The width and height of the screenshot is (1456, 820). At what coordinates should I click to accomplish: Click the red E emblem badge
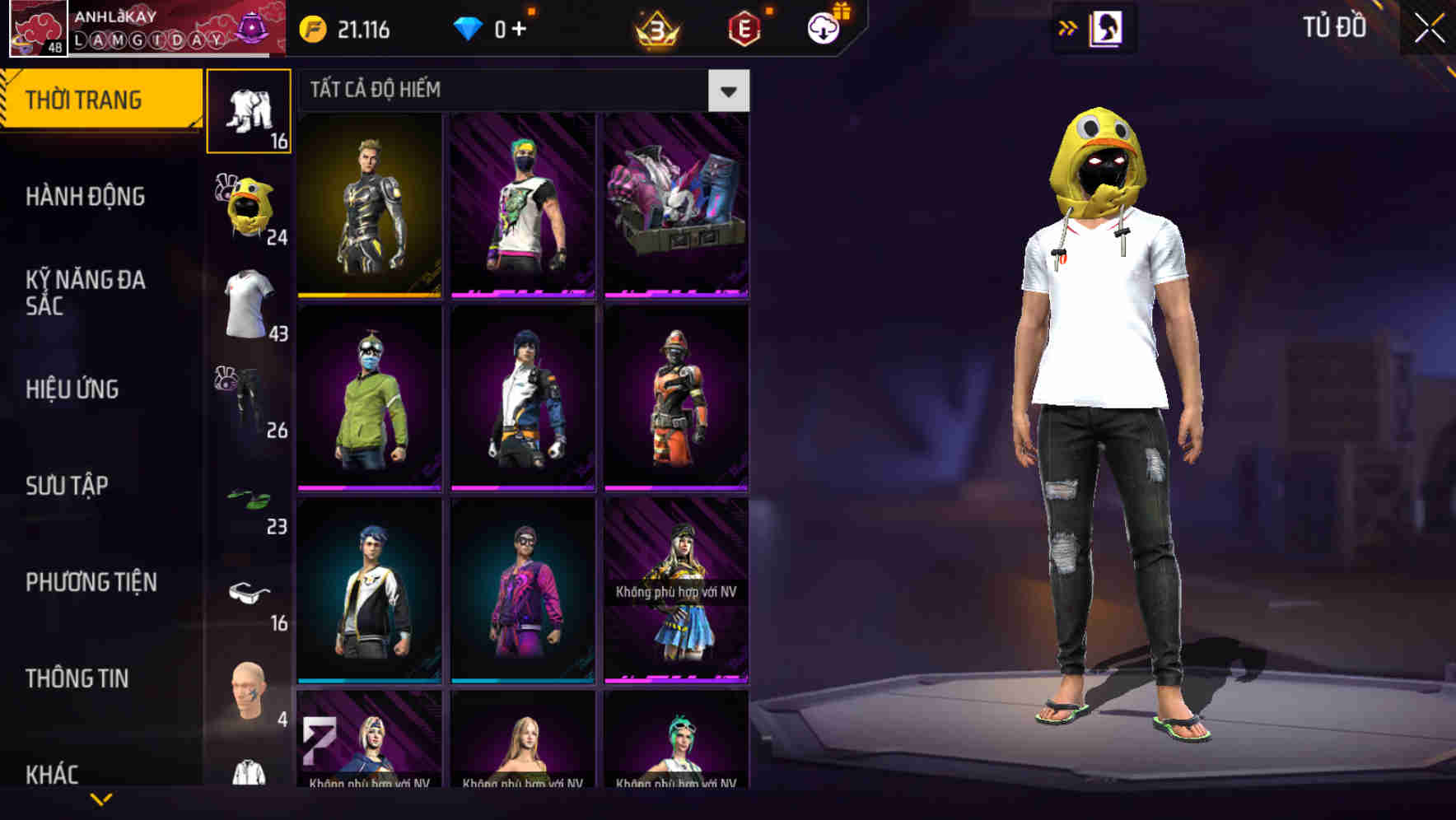742,27
